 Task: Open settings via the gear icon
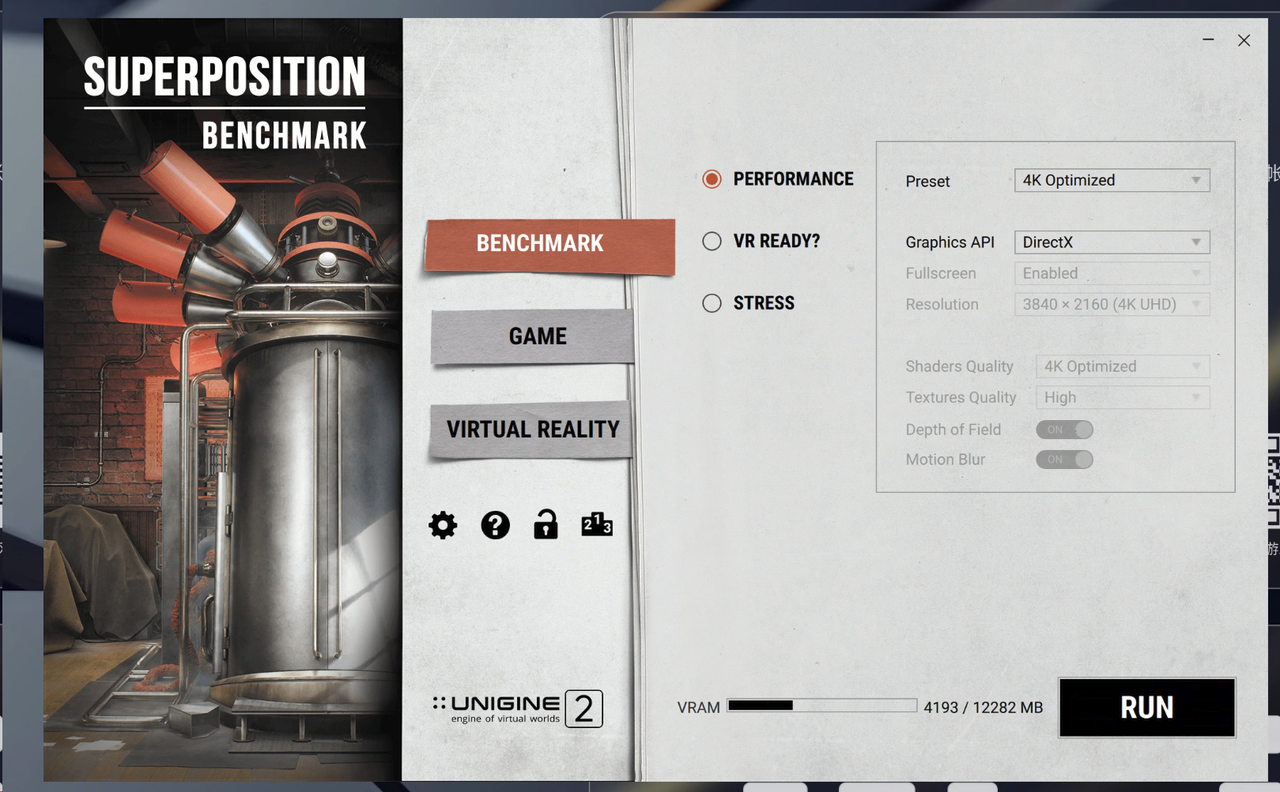(443, 525)
